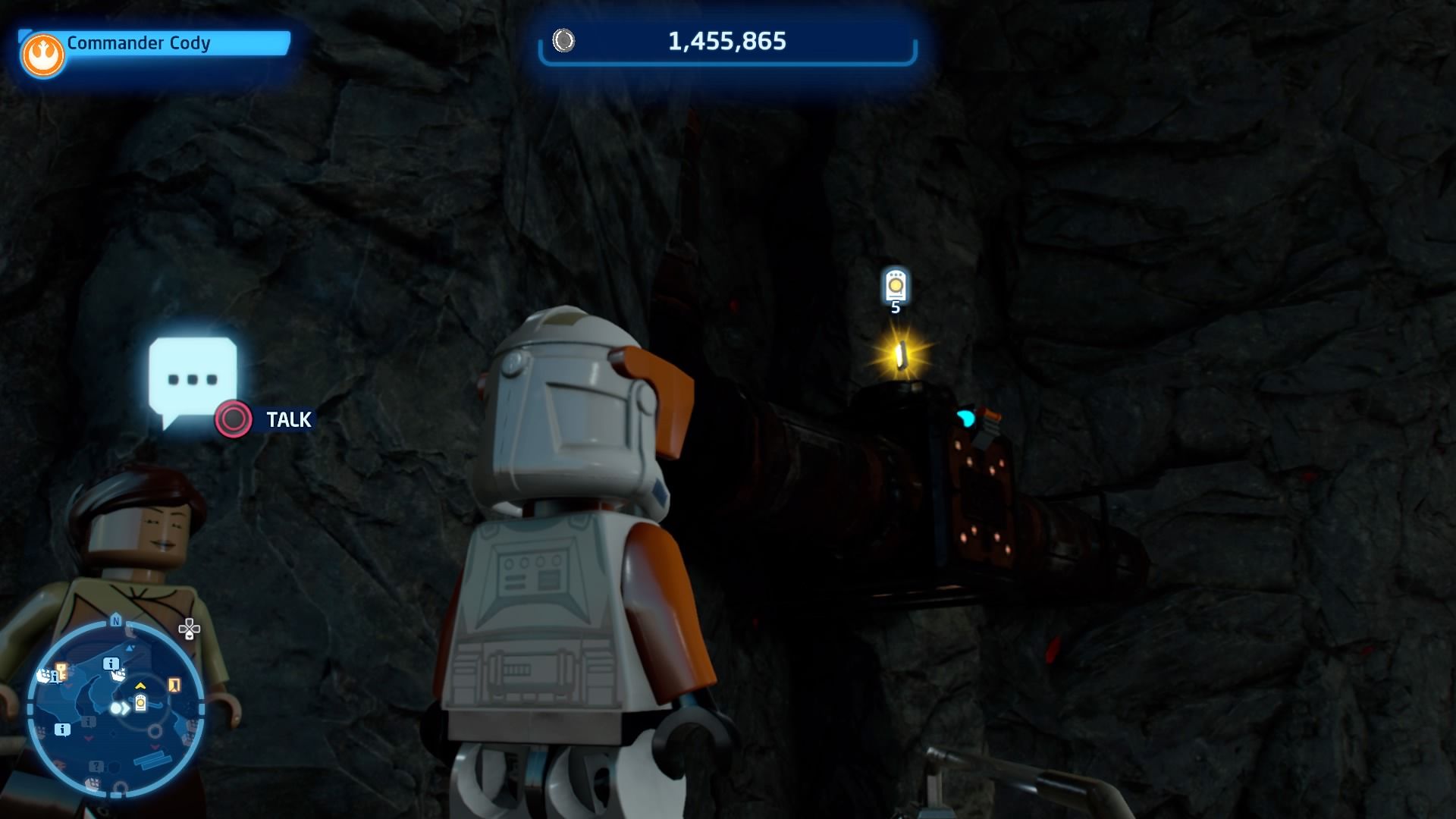Click the yellow key marker on the minimap
Screen dimensions: 1456x819
pos(60,673)
